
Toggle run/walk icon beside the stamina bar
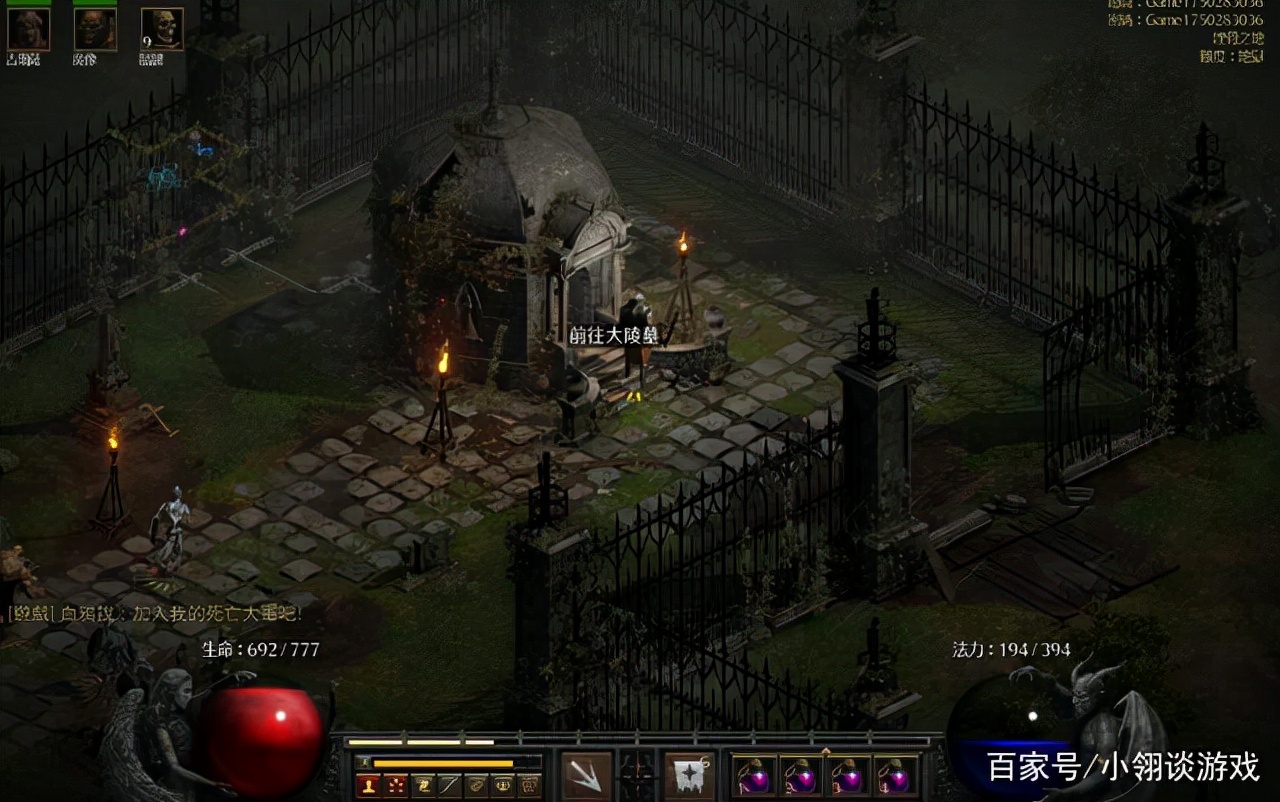[363, 763]
